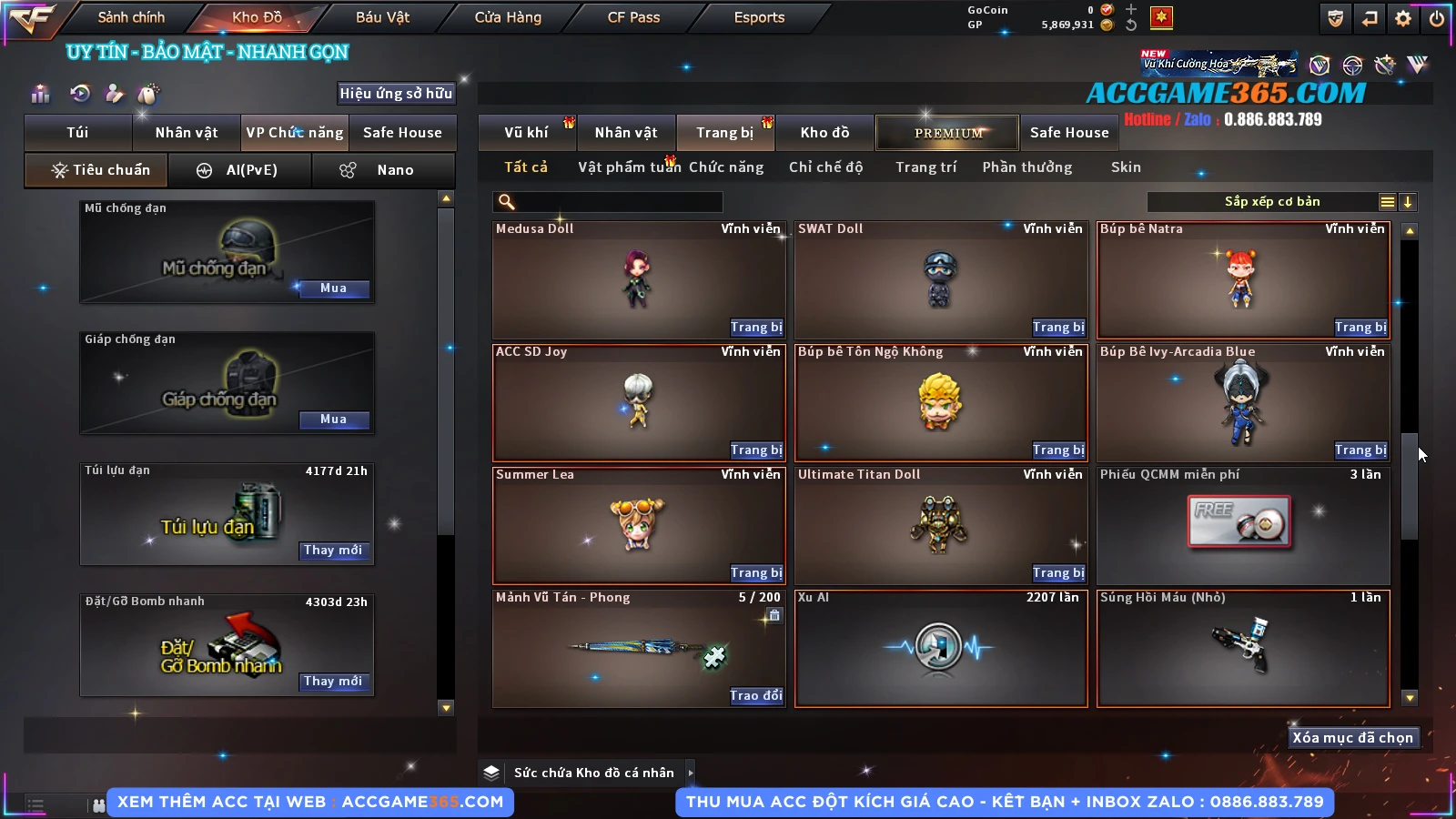The width and height of the screenshot is (1456, 819).
Task: Open the Sảnh chính lobby tab
Action: [131, 17]
